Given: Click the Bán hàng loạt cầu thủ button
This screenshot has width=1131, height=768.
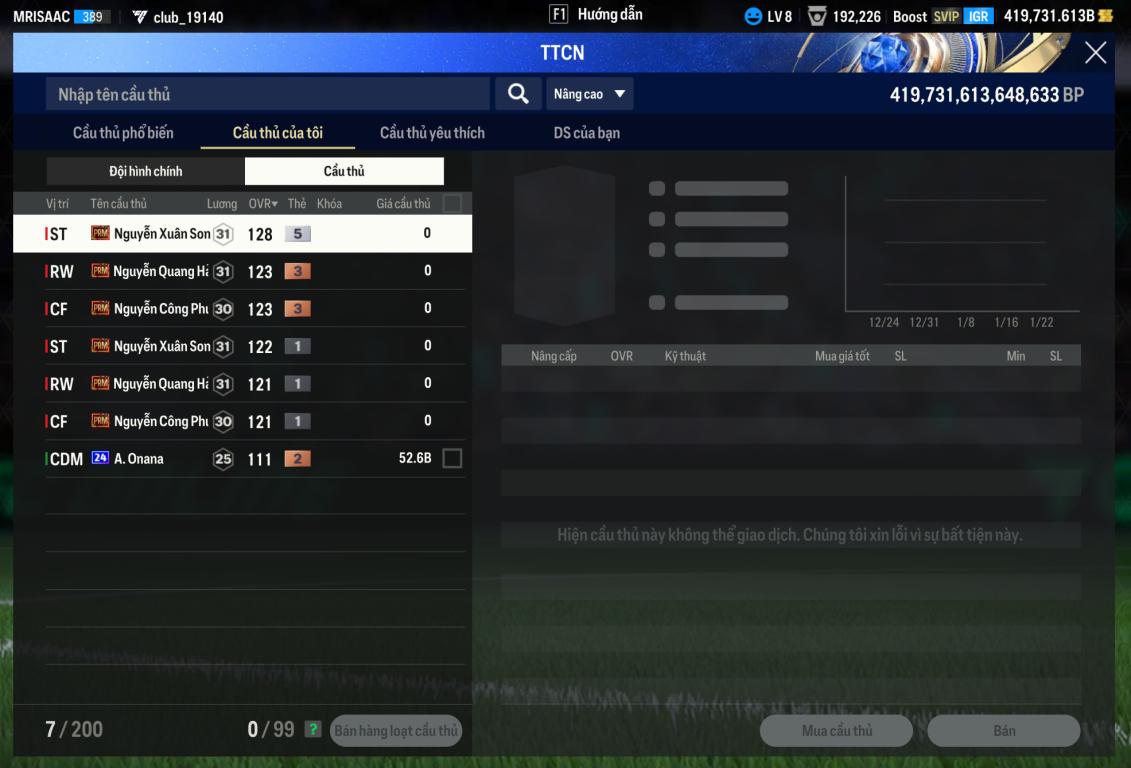Looking at the screenshot, I should [x=396, y=731].
